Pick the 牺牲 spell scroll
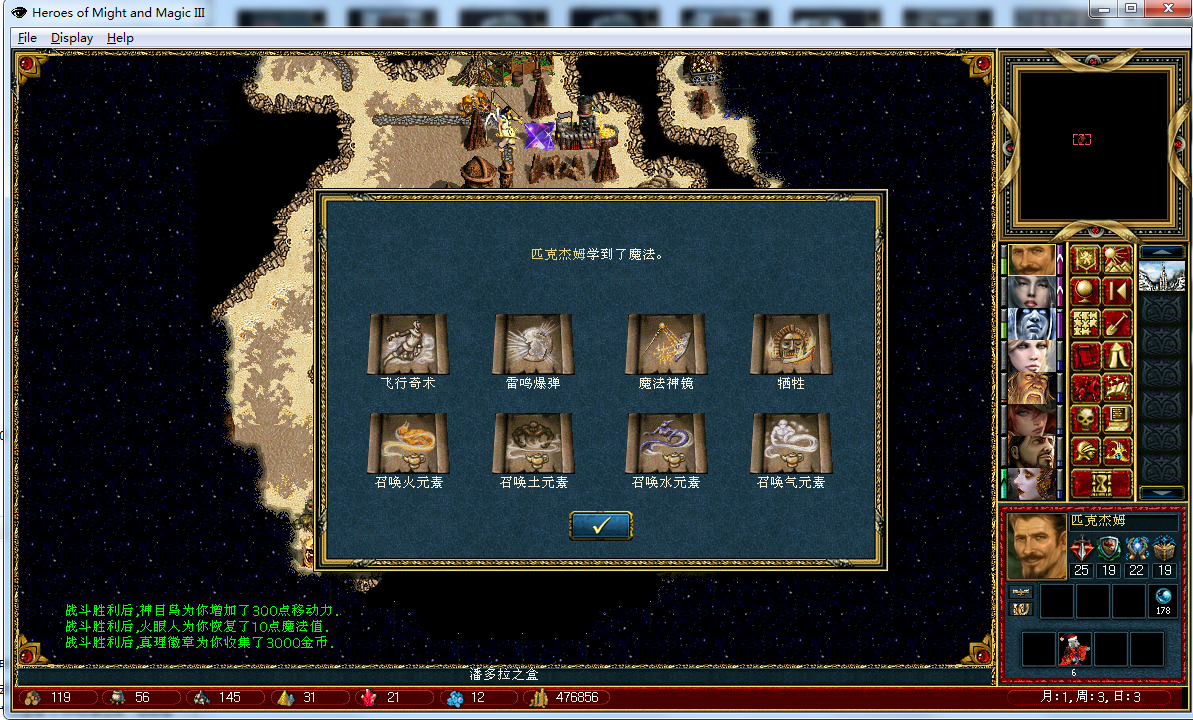The height and width of the screenshot is (720, 1193). [x=790, y=343]
